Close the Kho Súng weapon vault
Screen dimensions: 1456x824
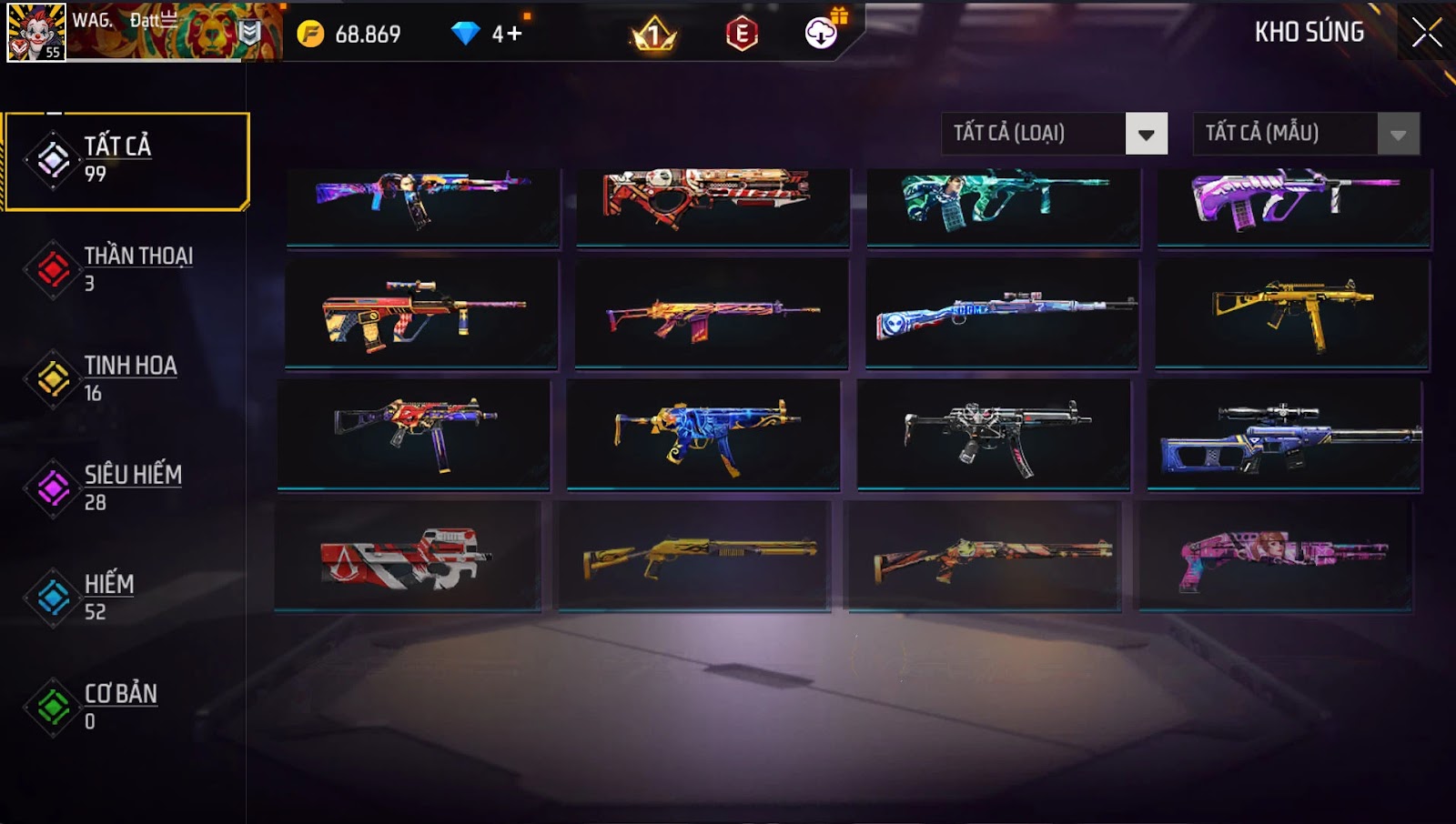click(1426, 33)
